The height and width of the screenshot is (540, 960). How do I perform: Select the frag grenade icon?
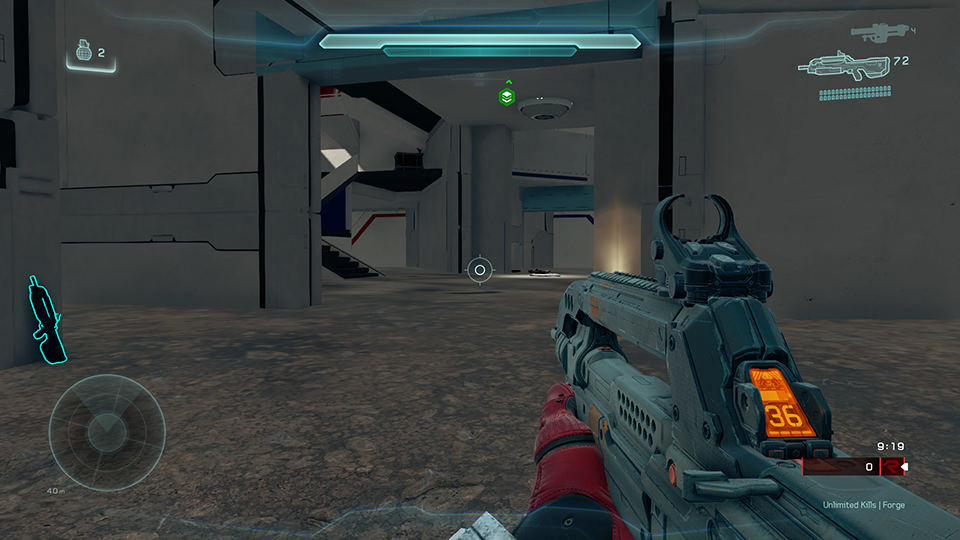[83, 52]
